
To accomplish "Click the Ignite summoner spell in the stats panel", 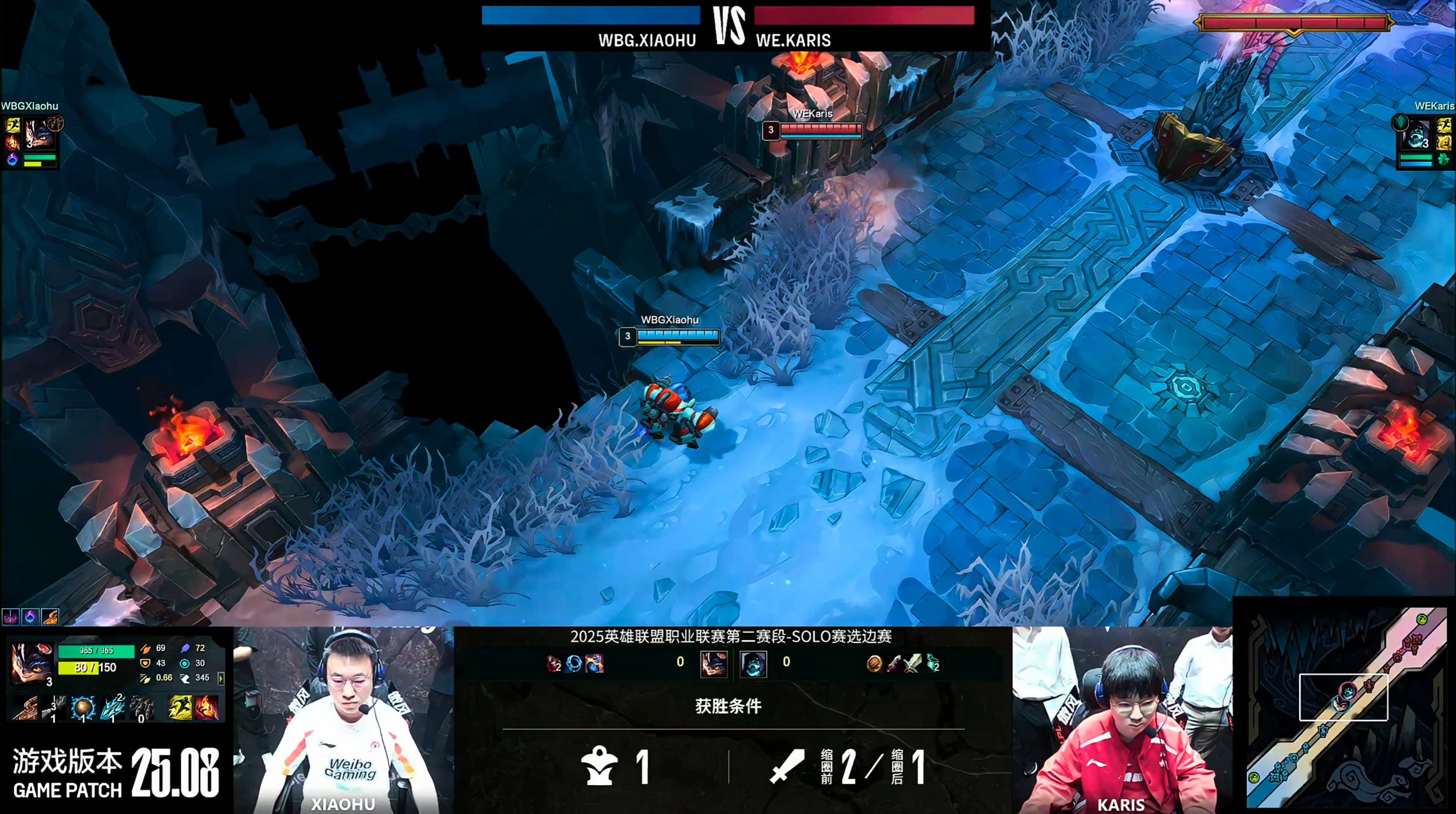I will pos(206,708).
